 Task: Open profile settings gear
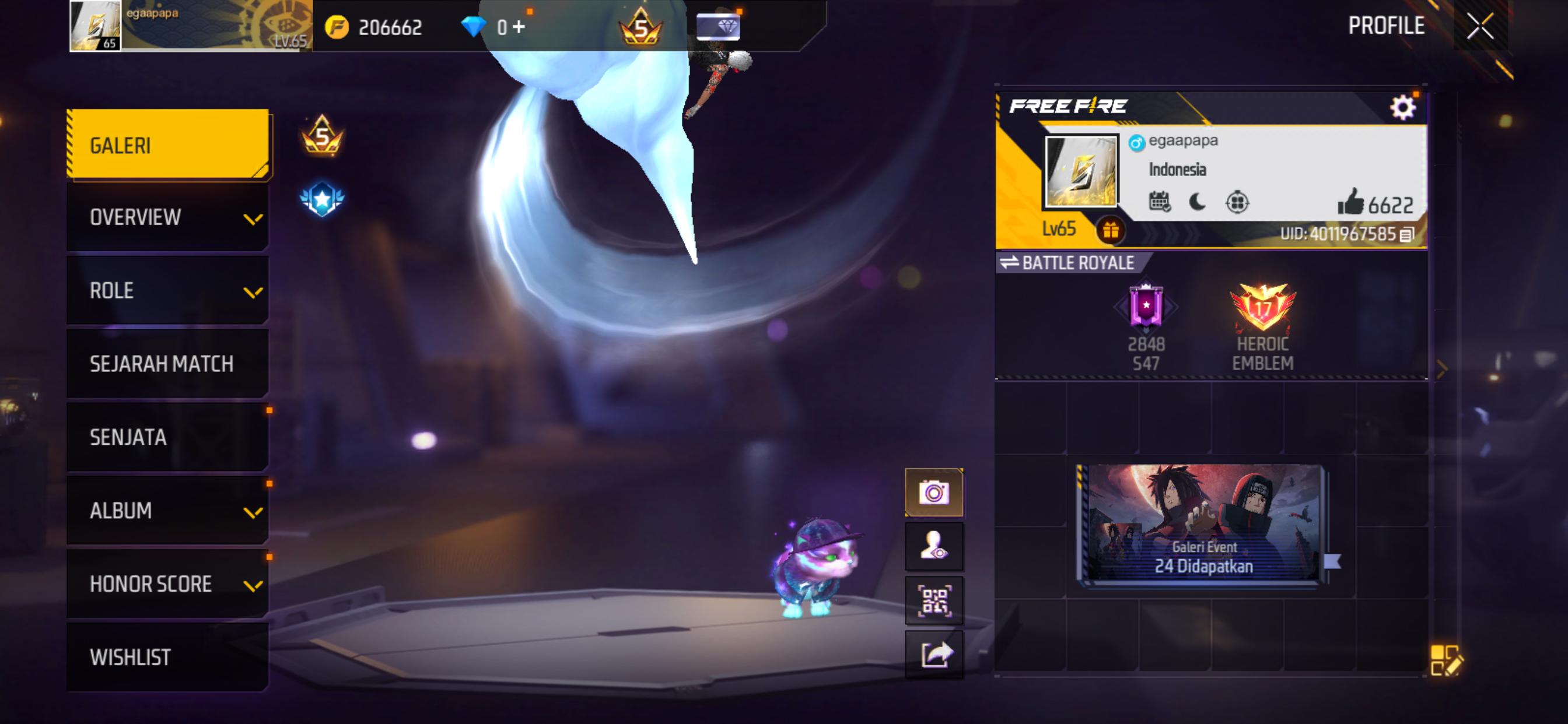[x=1402, y=108]
